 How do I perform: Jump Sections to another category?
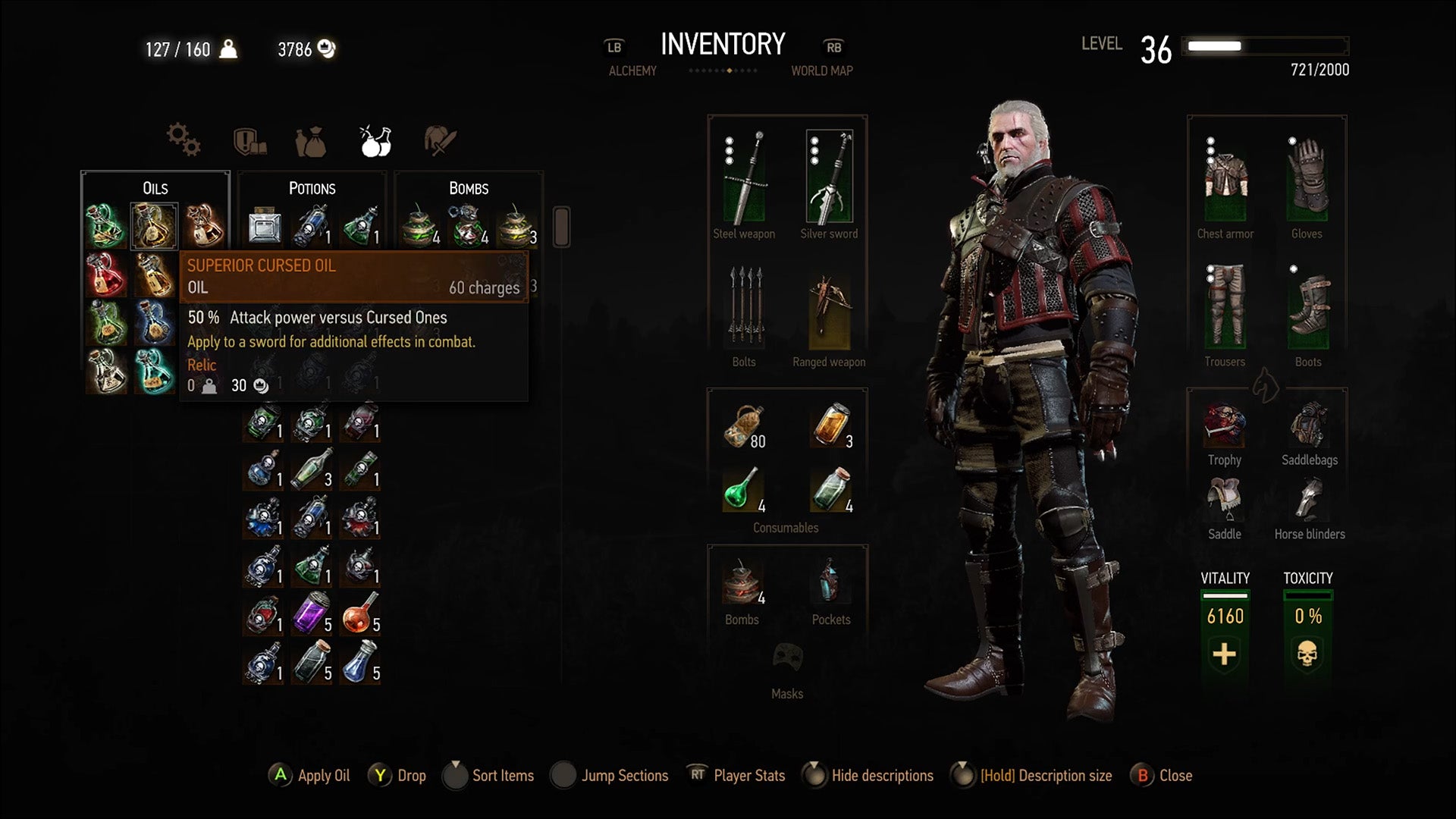(610, 776)
